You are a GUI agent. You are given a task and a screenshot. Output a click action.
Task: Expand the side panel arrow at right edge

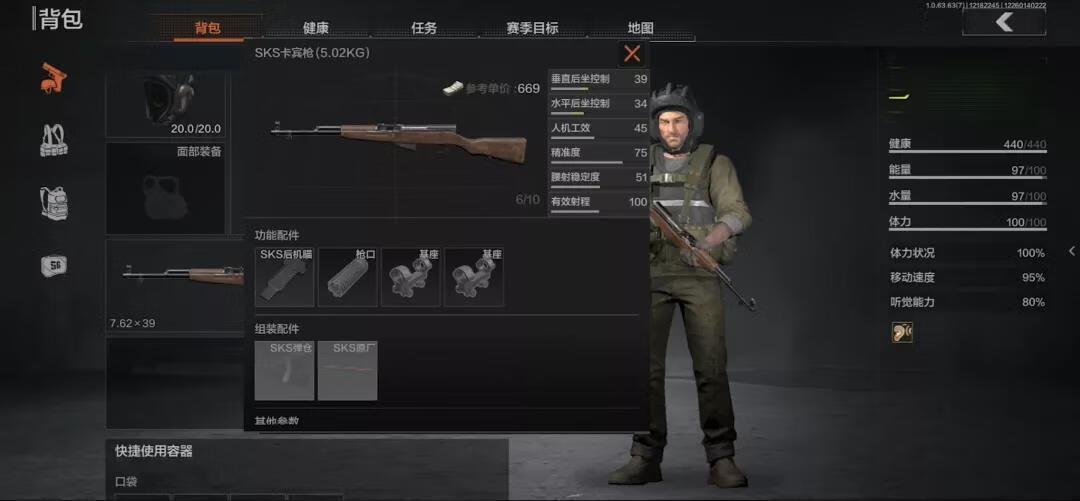[x=1071, y=251]
